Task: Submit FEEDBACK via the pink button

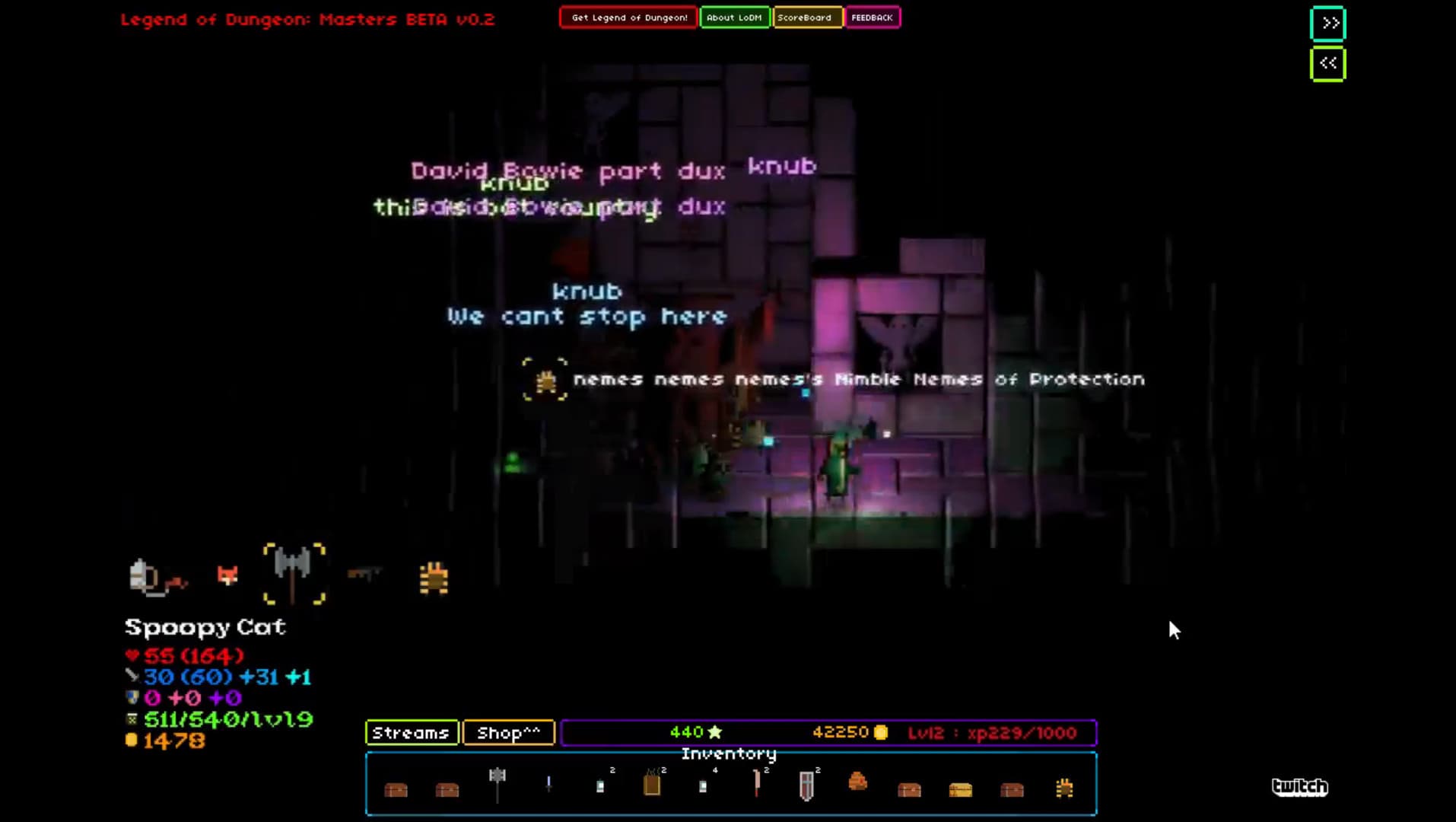Action: [872, 17]
